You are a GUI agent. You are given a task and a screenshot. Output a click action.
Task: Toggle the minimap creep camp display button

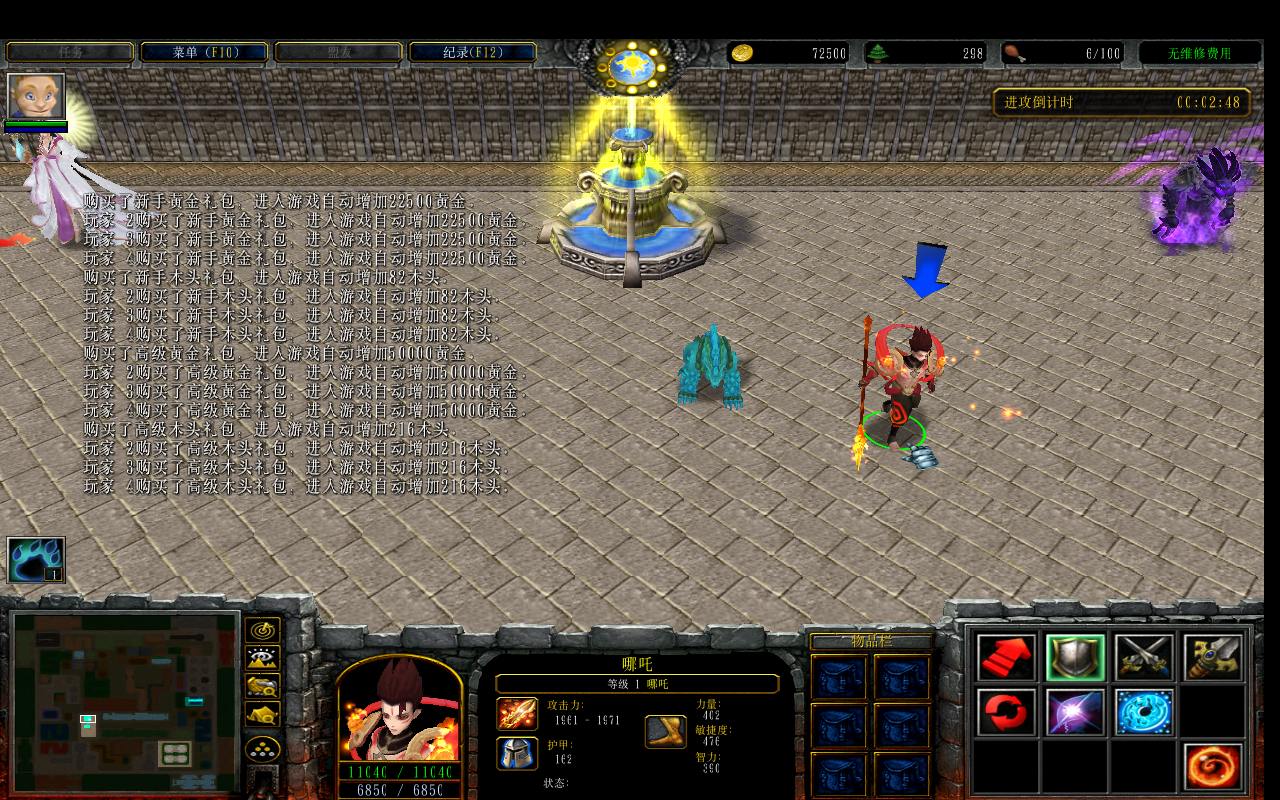tap(262, 714)
